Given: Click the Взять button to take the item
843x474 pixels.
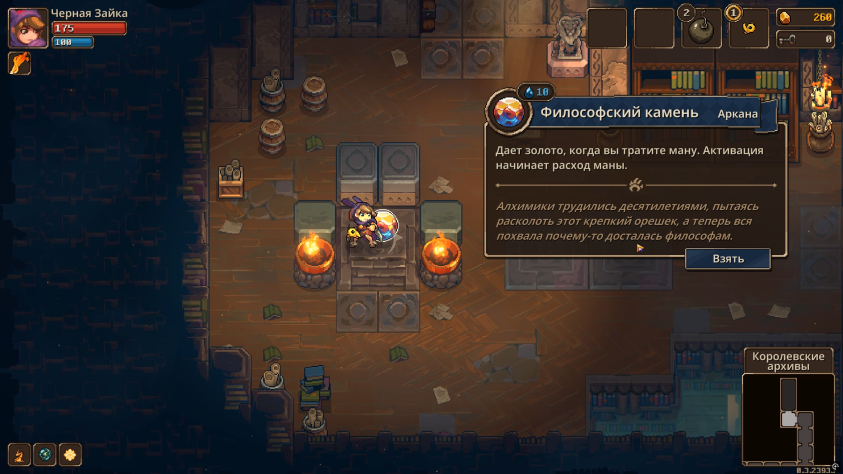Looking at the screenshot, I should (x=727, y=258).
